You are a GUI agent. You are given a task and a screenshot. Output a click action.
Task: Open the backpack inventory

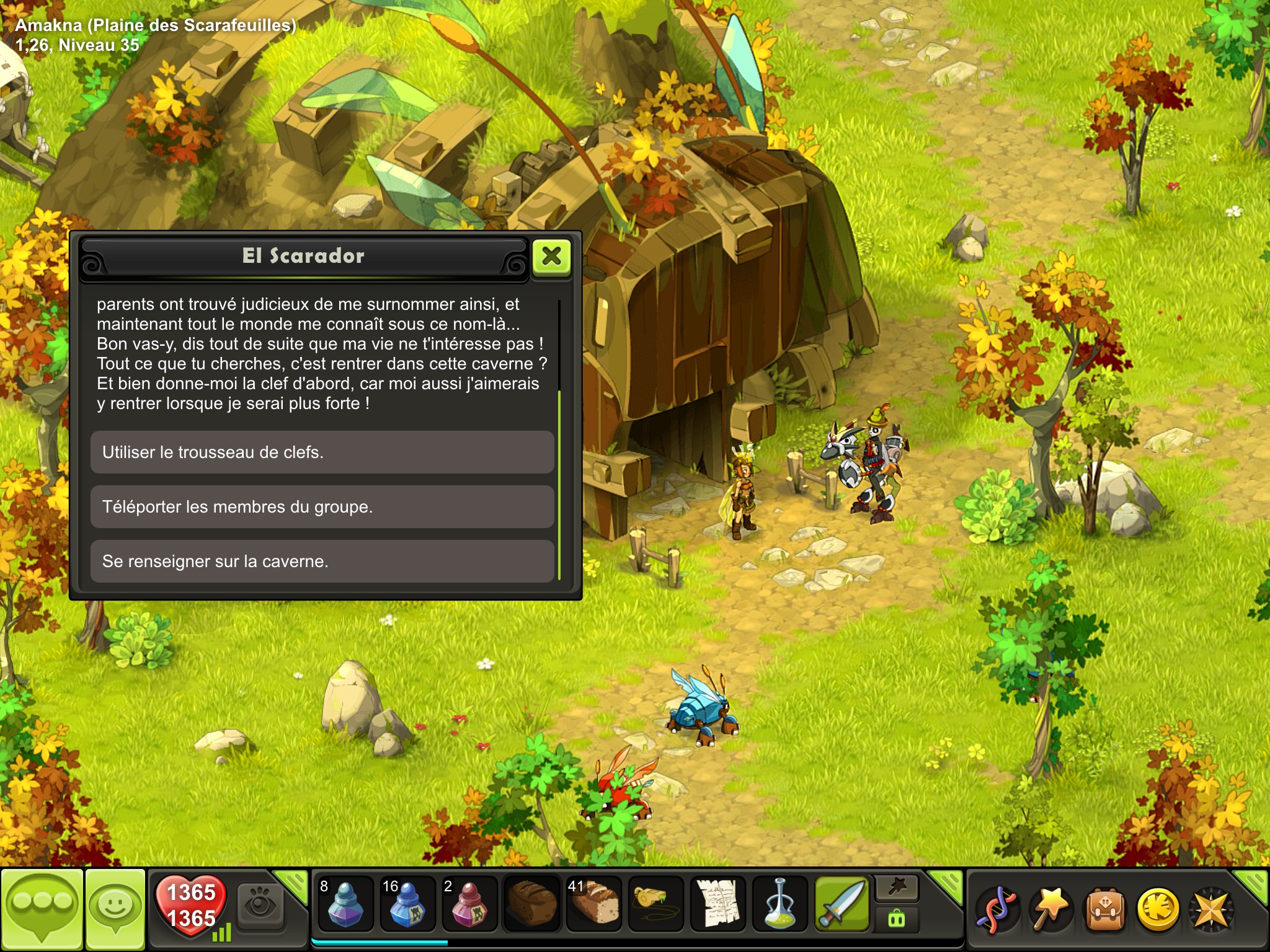1104,910
